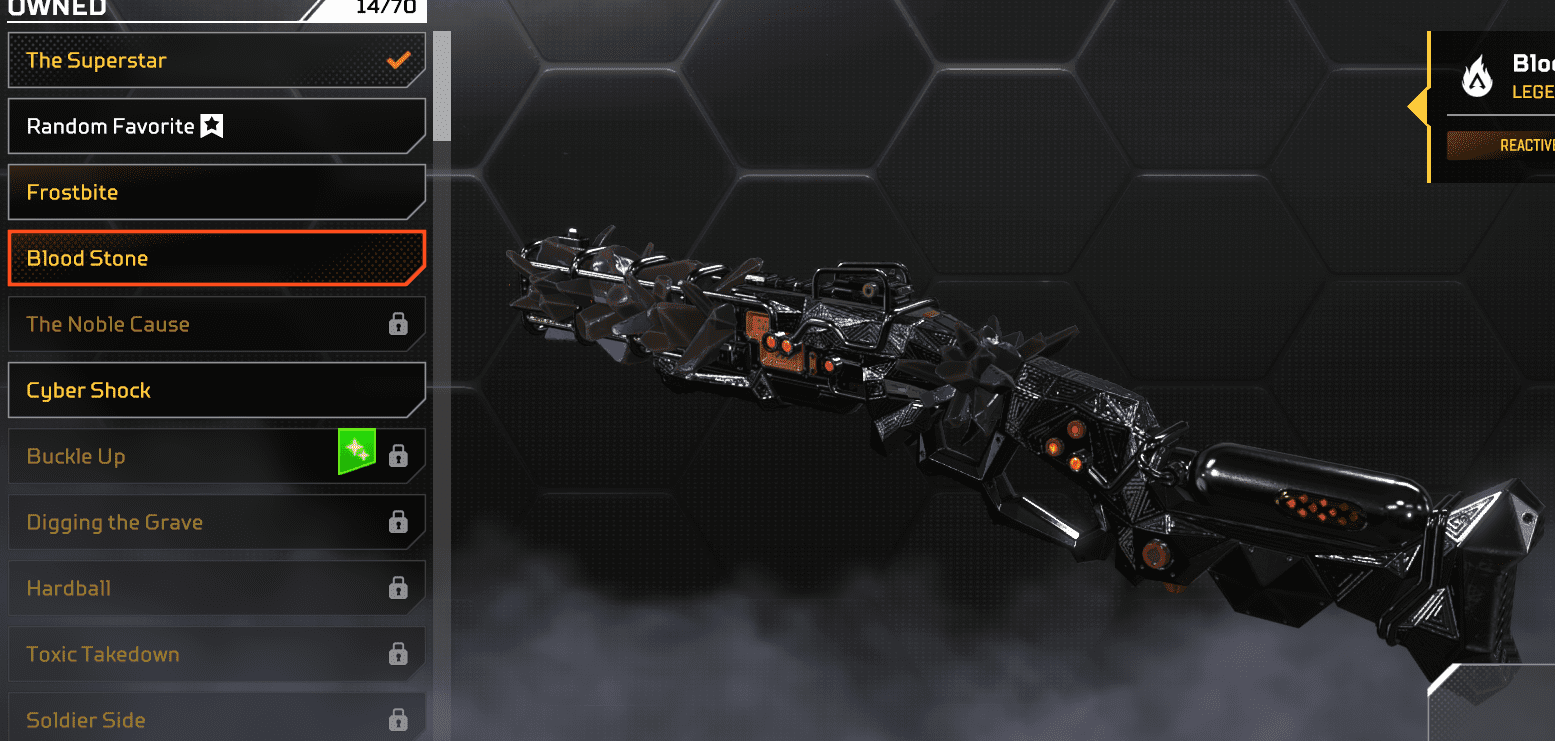Click the green crafting badge on Buckle Up
The height and width of the screenshot is (741, 1555).
tap(357, 450)
